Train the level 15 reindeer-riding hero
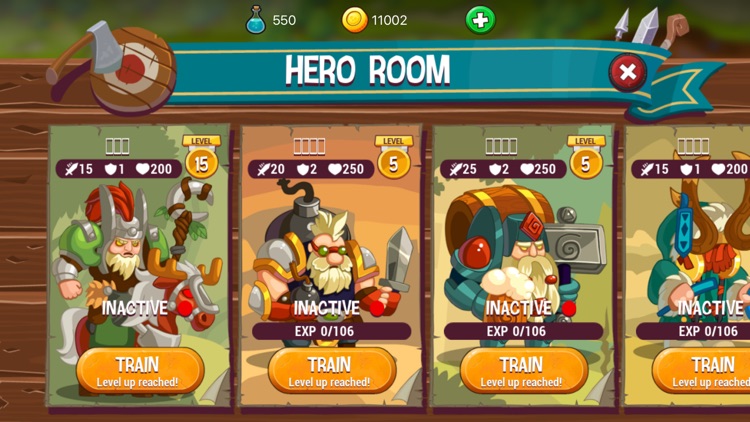The width and height of the screenshot is (750, 422). click(138, 370)
